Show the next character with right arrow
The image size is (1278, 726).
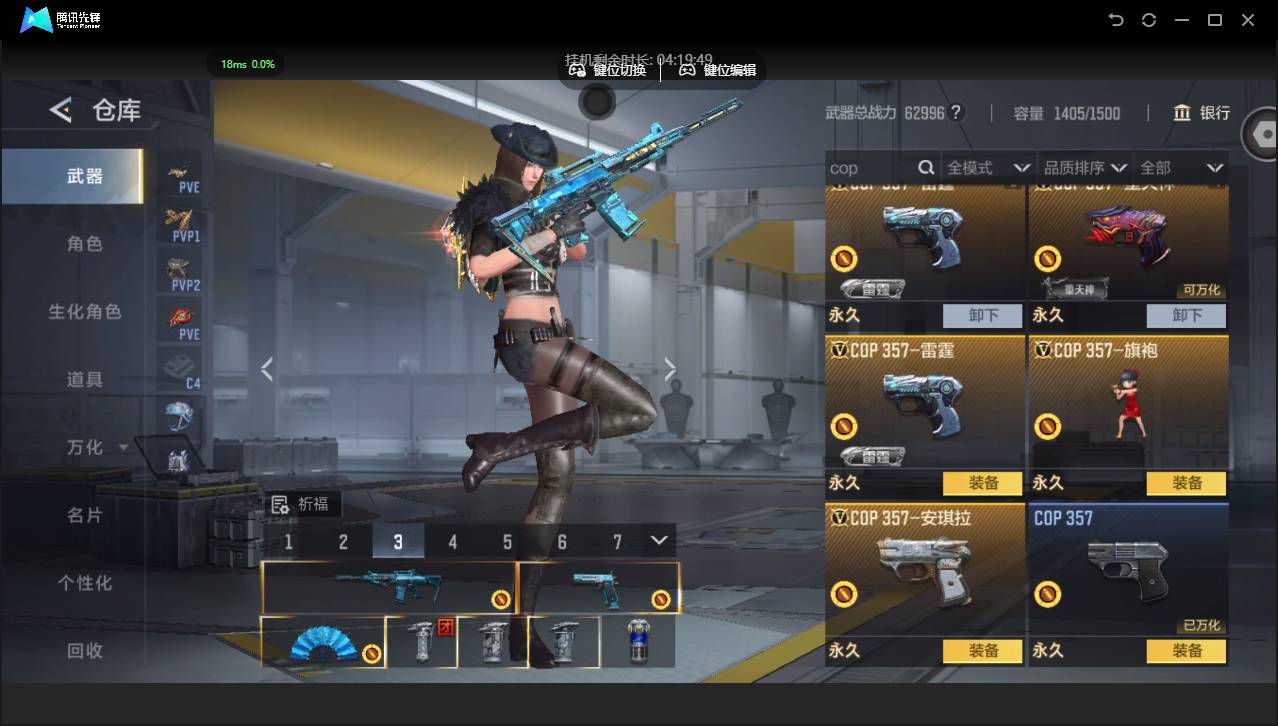point(670,370)
